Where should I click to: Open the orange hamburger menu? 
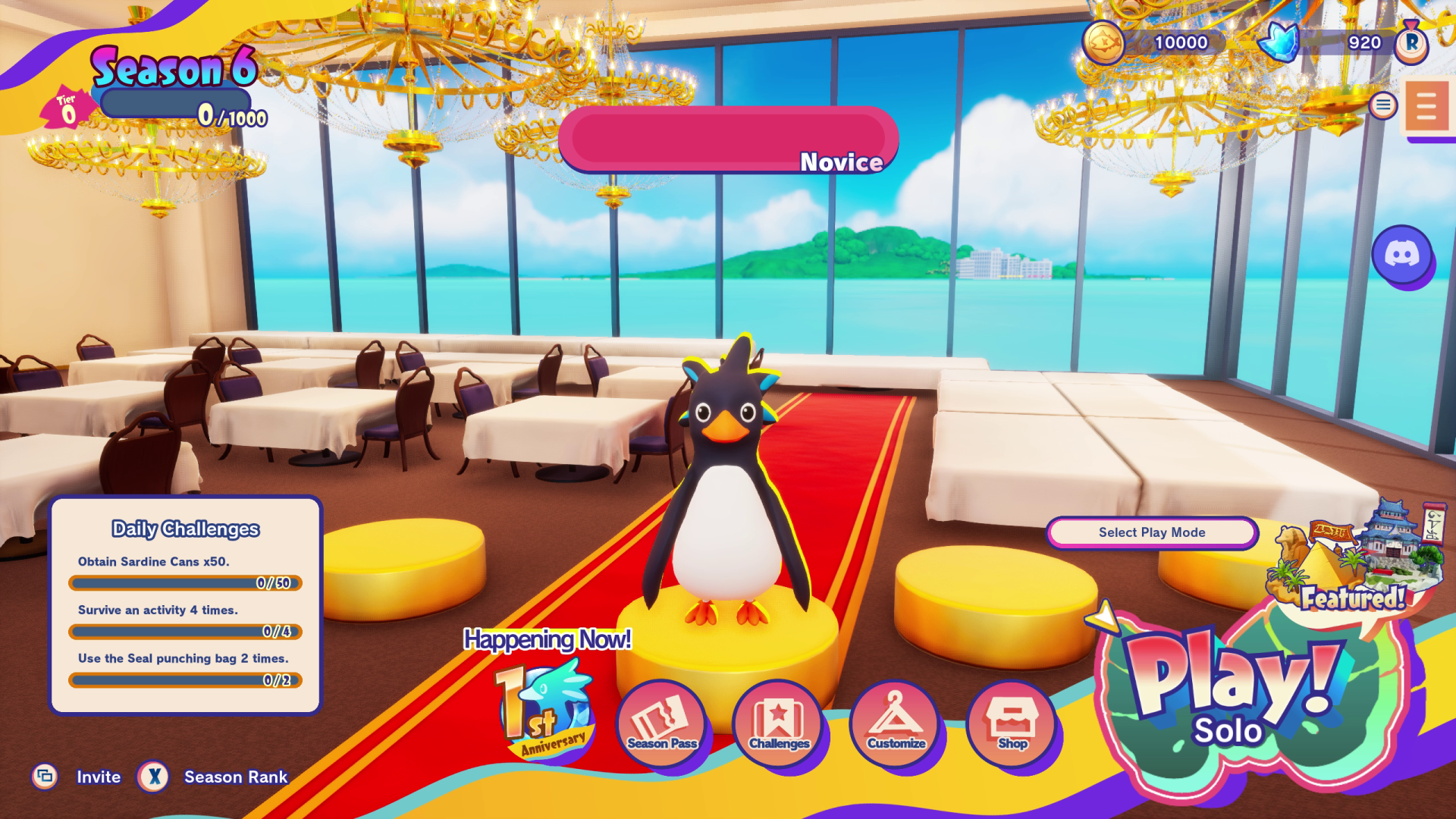pyautogui.click(x=1426, y=107)
